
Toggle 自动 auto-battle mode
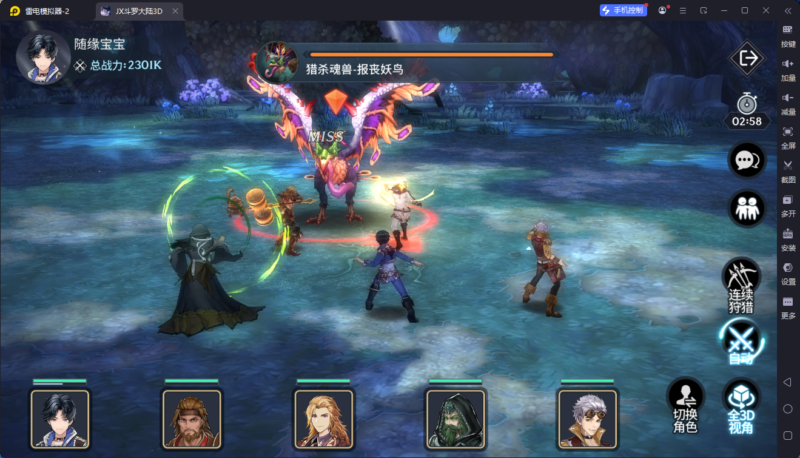point(741,340)
